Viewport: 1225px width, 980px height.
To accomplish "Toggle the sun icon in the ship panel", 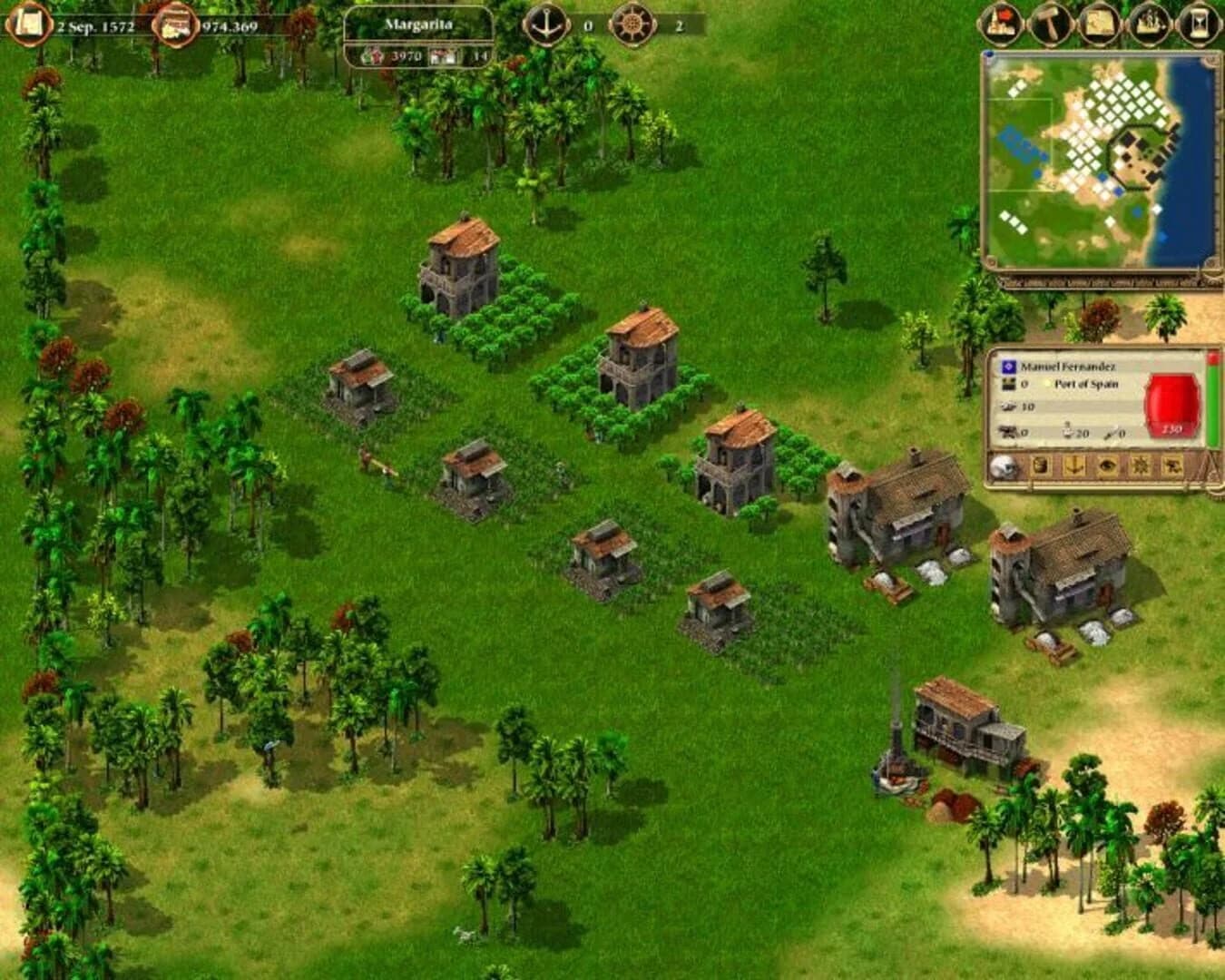I will 1142,466.
